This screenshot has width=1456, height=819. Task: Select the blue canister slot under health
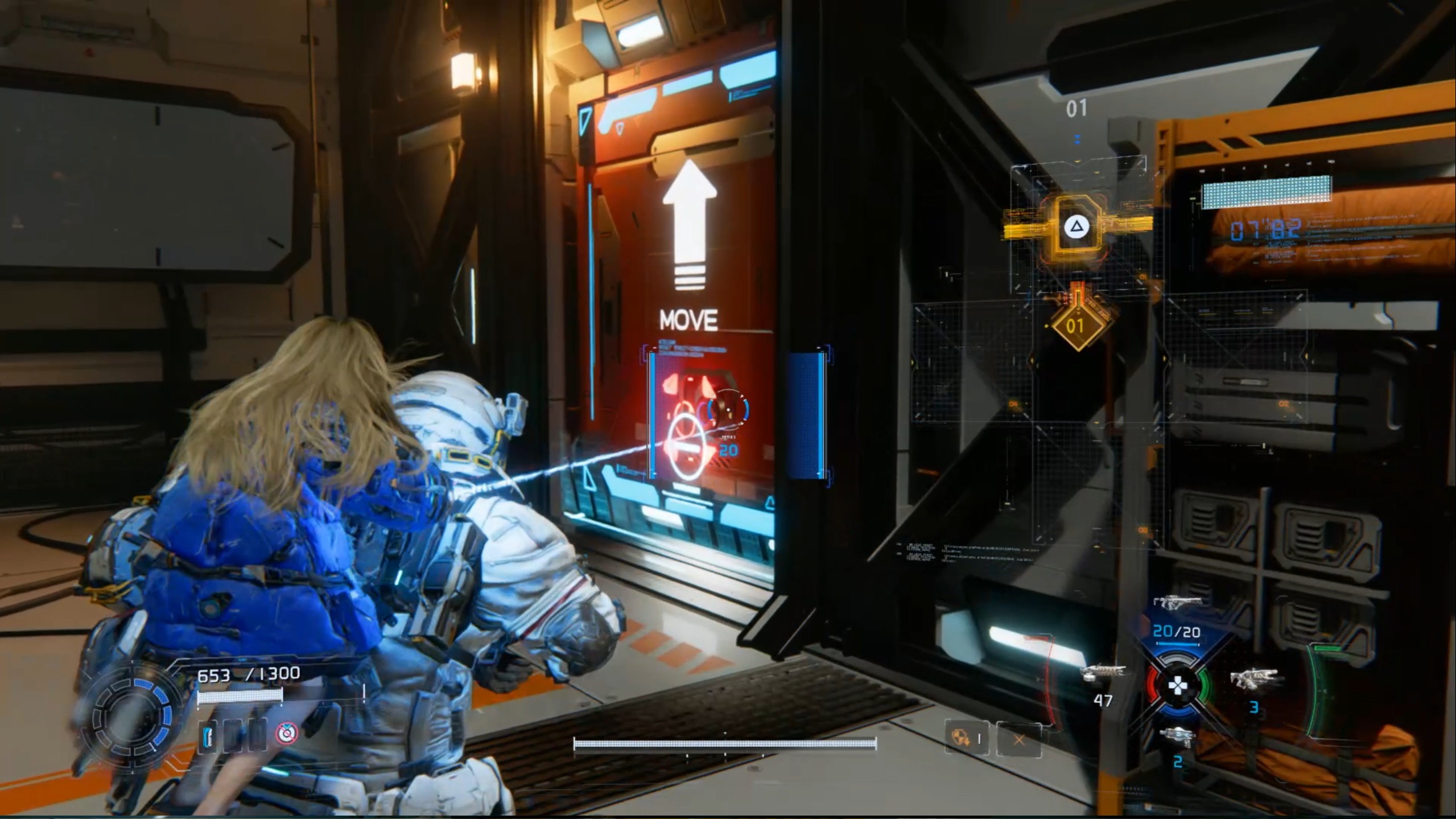click(x=208, y=735)
